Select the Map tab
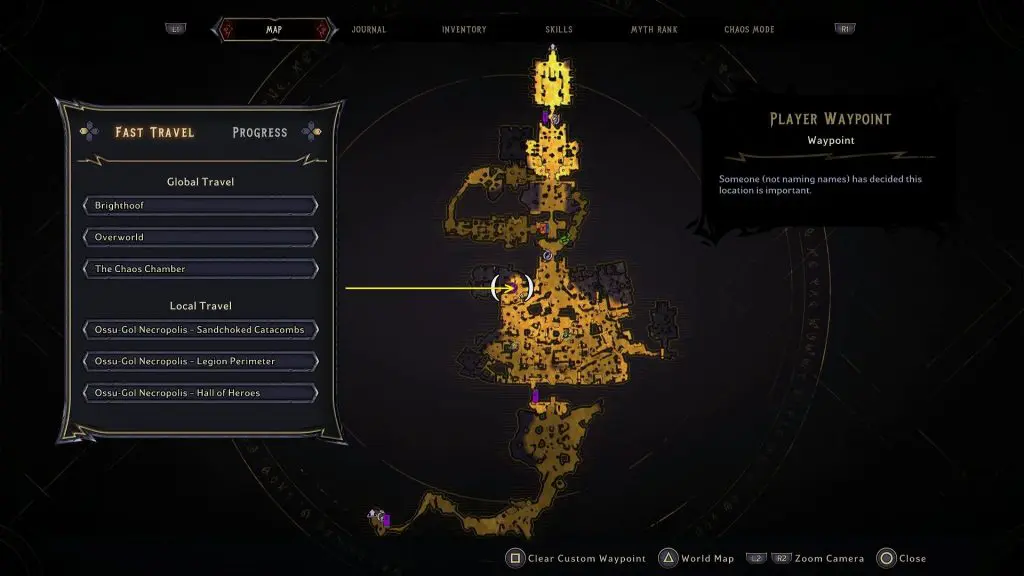Viewport: 1024px width, 576px height. [273, 30]
